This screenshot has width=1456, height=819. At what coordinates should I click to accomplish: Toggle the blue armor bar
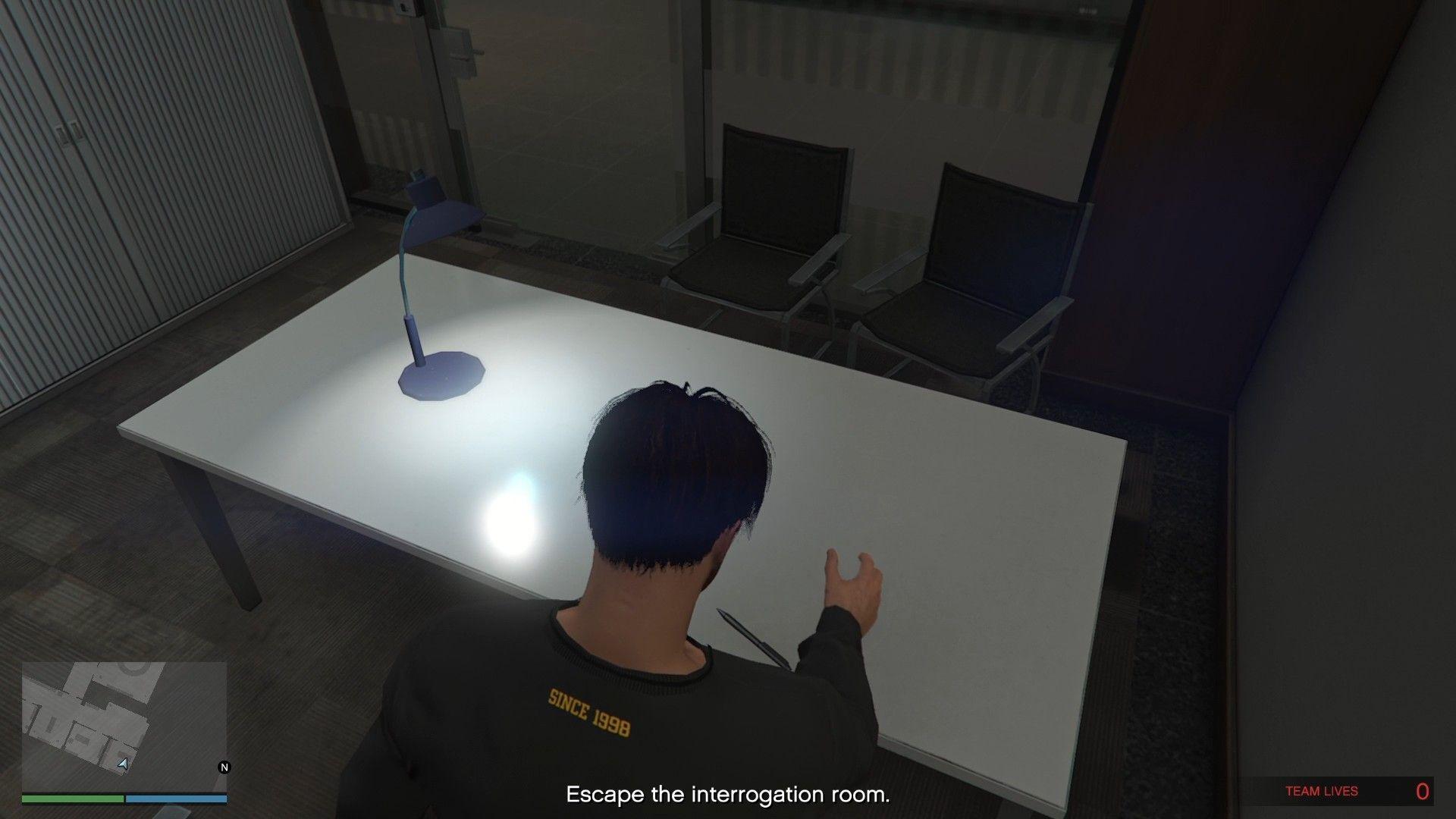[178, 799]
